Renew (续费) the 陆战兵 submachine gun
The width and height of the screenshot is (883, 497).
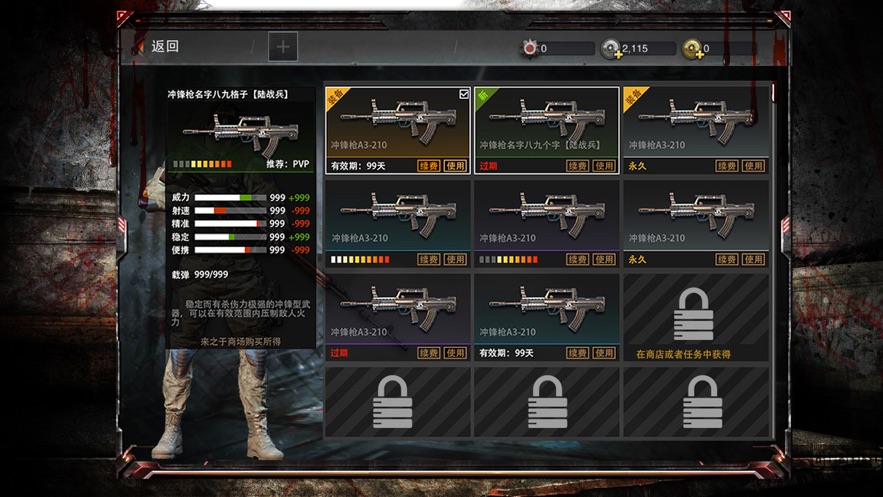pyautogui.click(x=577, y=166)
